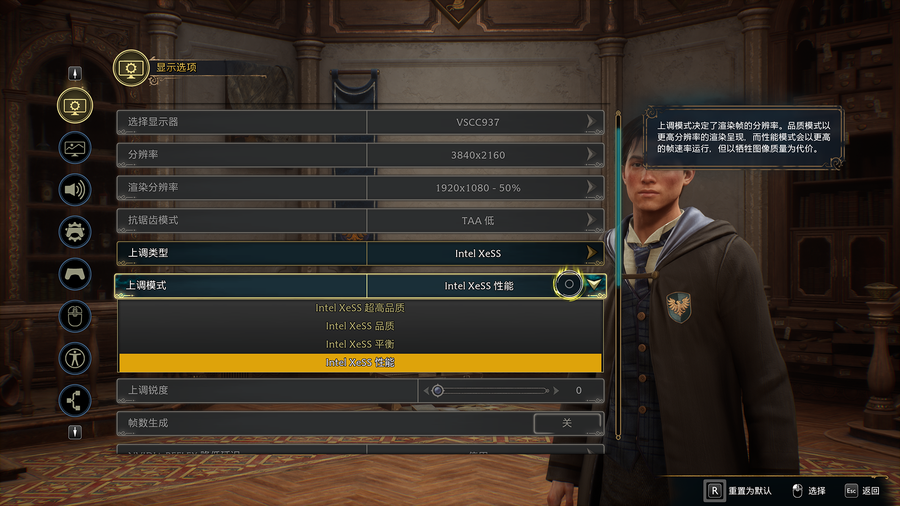Open the audio options speaker tab
The image size is (900, 506).
click(x=75, y=189)
